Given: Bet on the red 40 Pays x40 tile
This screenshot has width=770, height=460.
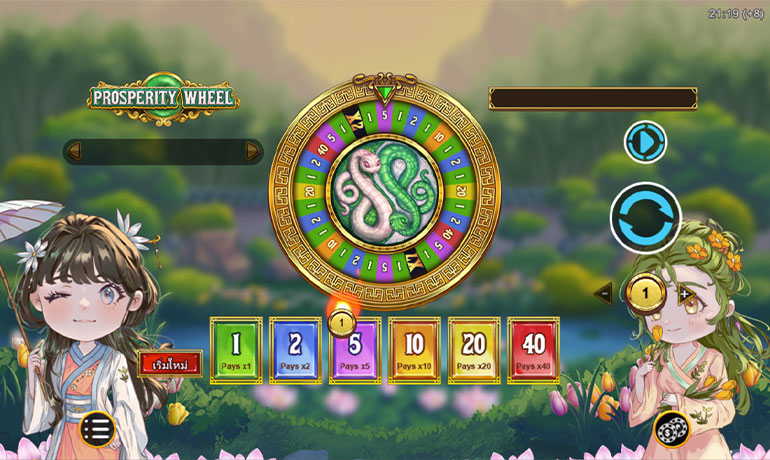Looking at the screenshot, I should click(x=533, y=350).
